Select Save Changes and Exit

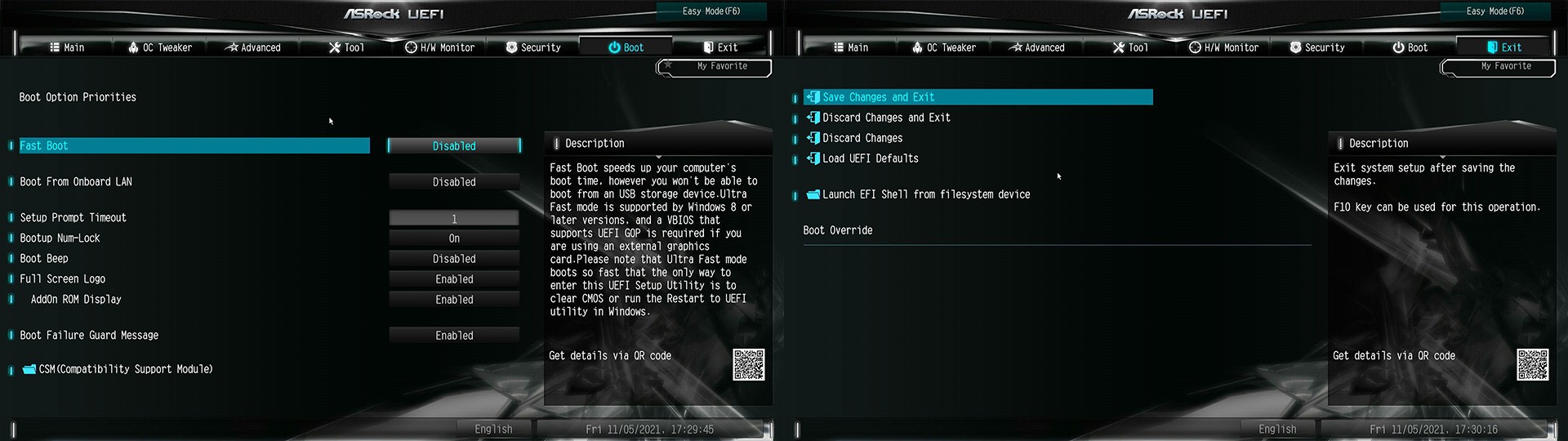[878, 97]
